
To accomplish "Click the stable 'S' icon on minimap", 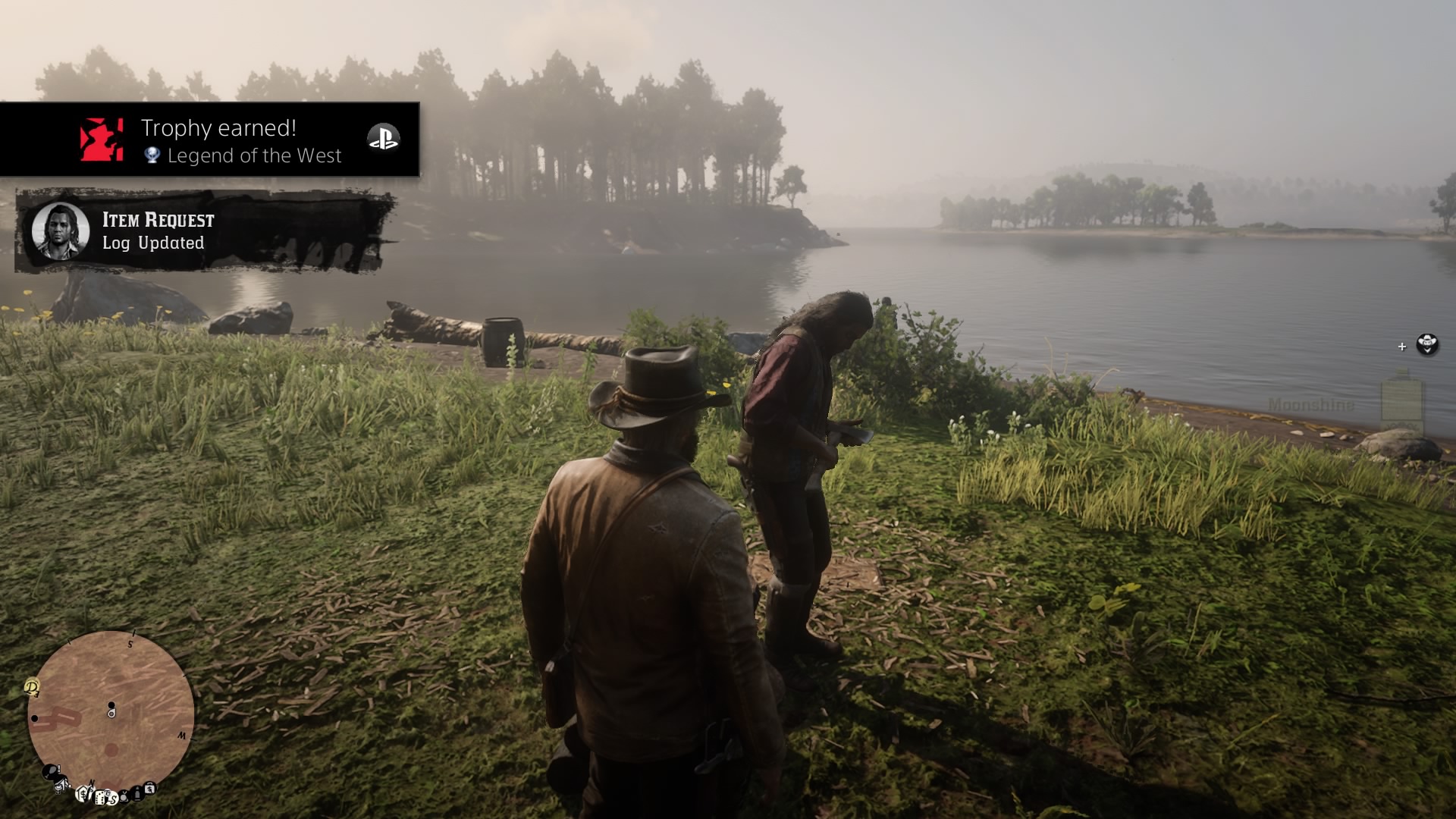I will point(114,799).
